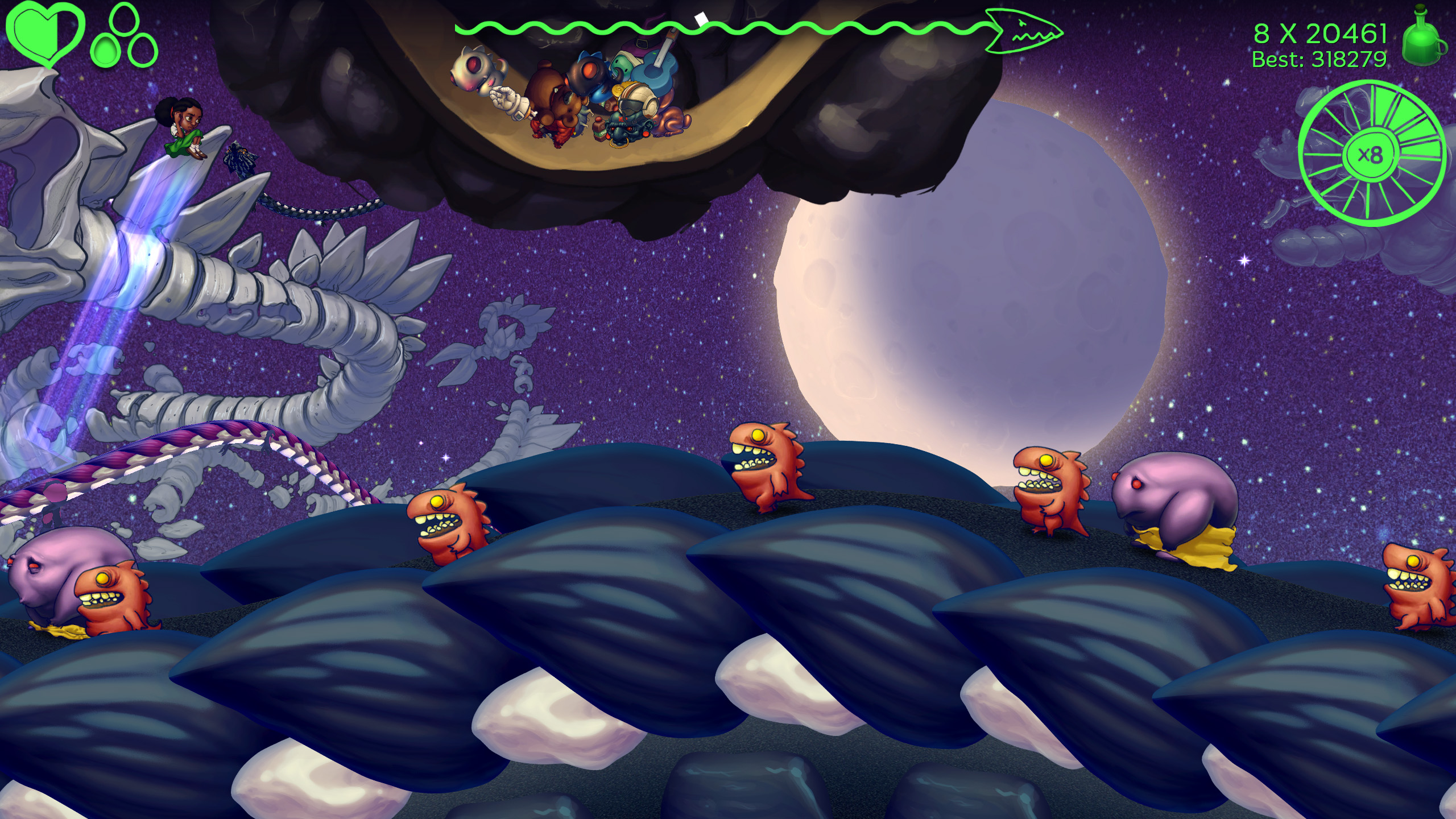Click the girl character riding the skeleton

[182, 128]
